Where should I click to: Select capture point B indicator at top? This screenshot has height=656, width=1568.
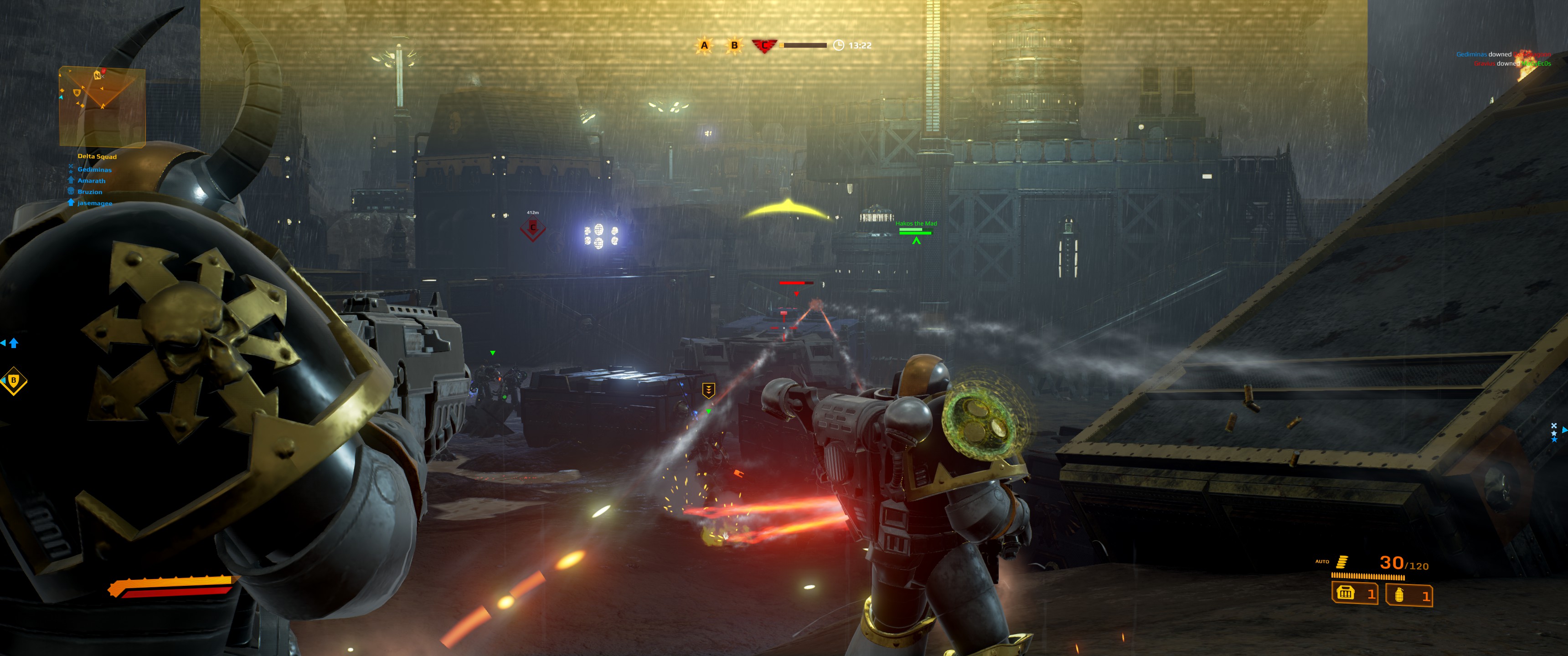[x=734, y=45]
